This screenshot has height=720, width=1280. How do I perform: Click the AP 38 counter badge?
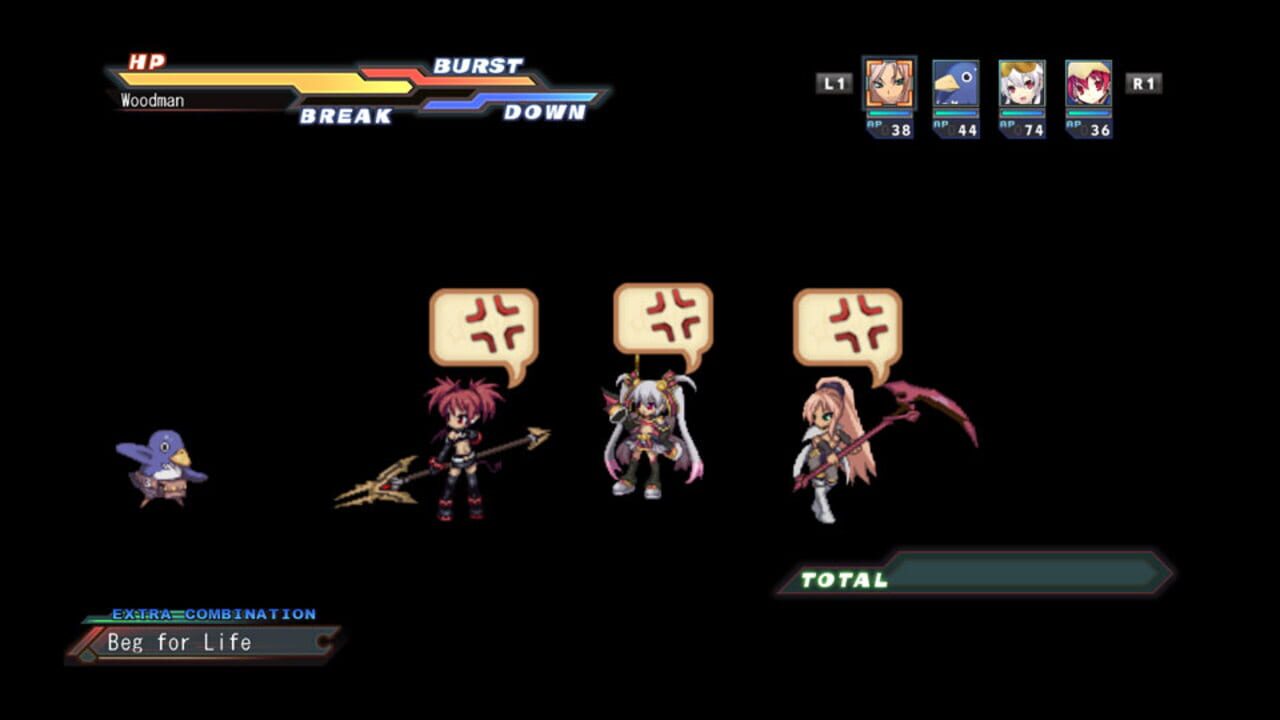[894, 131]
